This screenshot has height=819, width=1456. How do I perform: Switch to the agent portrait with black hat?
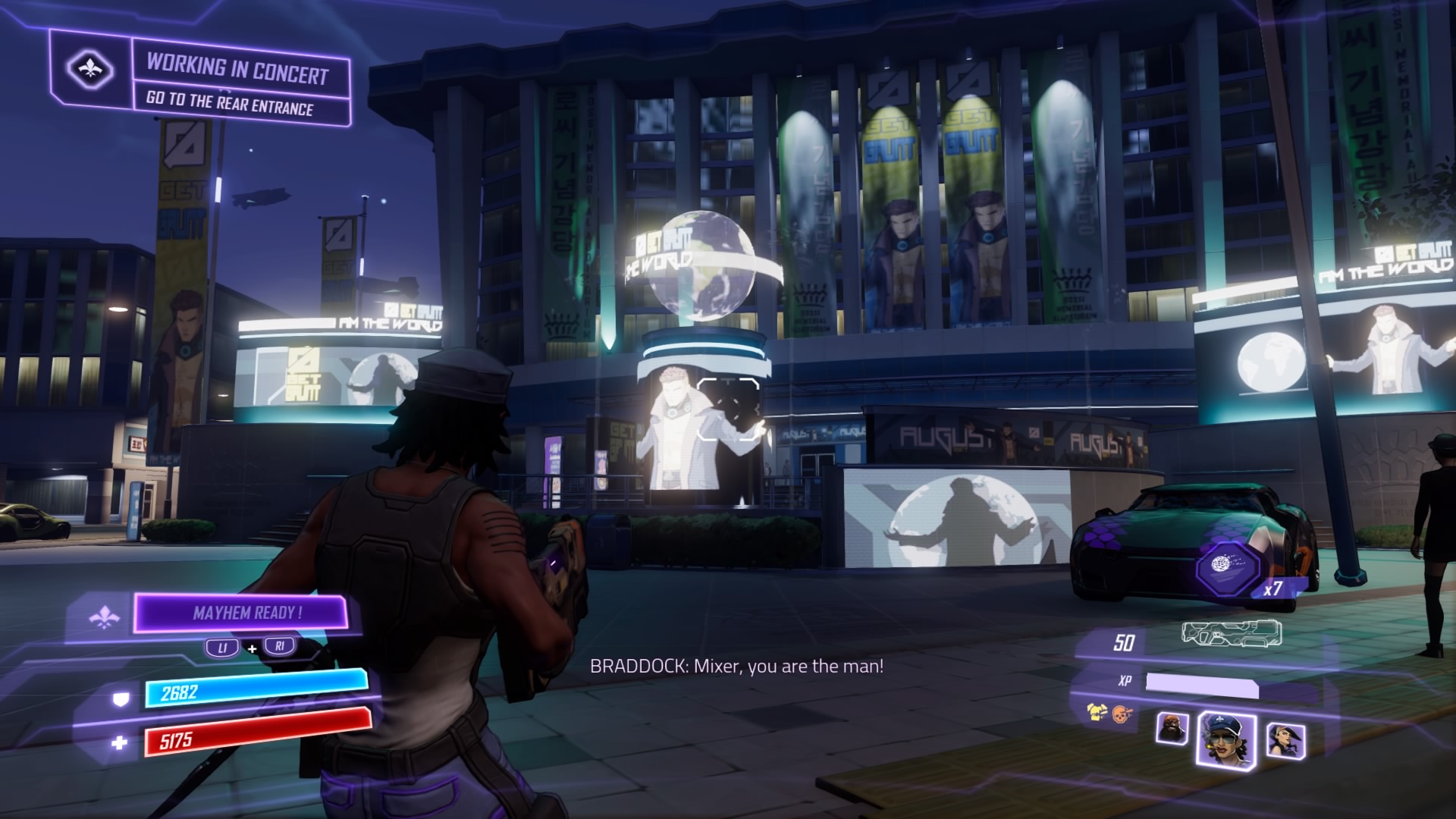1285,737
